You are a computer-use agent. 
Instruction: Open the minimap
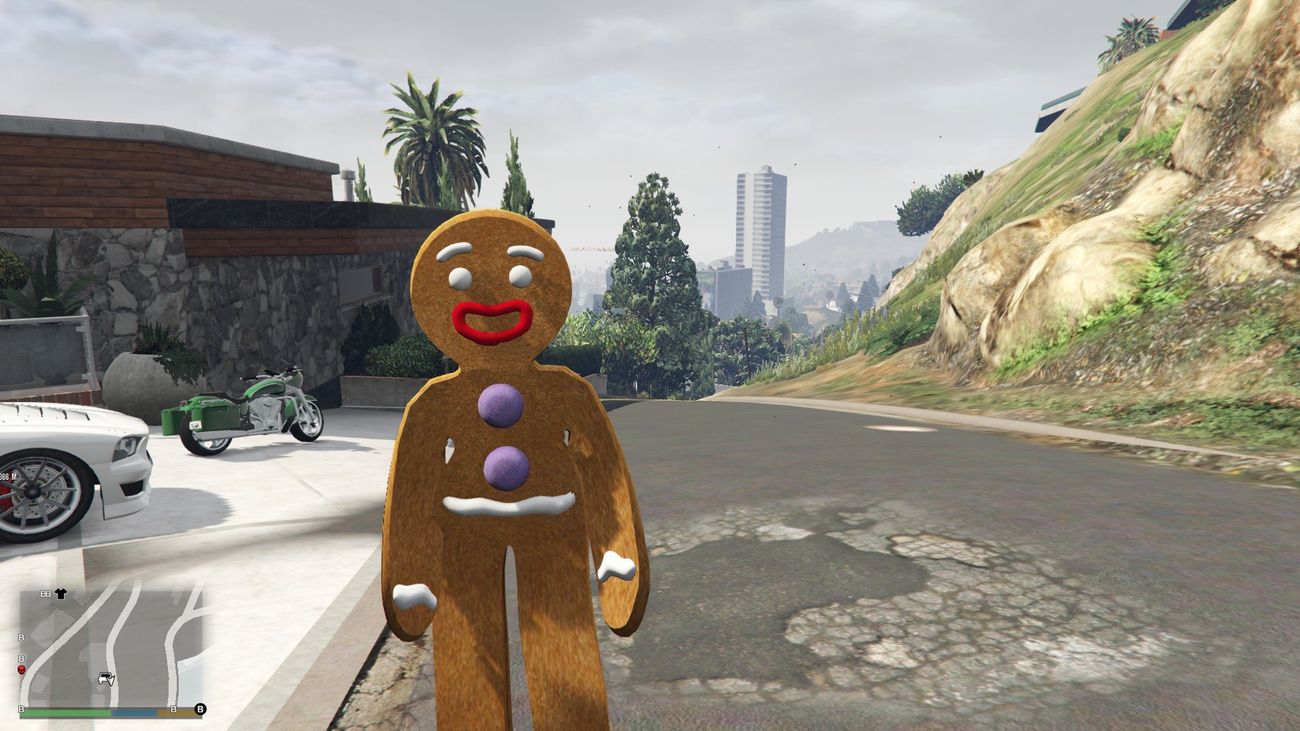pyautogui.click(x=110, y=645)
